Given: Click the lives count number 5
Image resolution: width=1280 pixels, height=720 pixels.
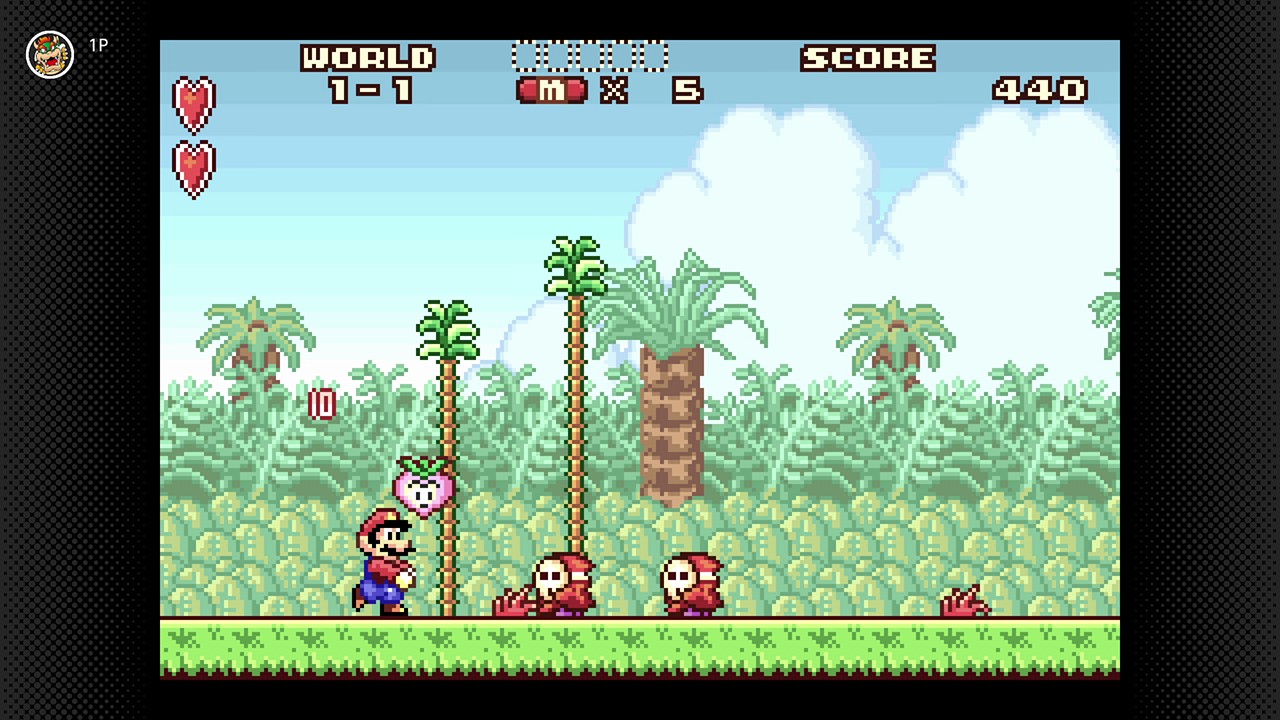Looking at the screenshot, I should (688, 91).
